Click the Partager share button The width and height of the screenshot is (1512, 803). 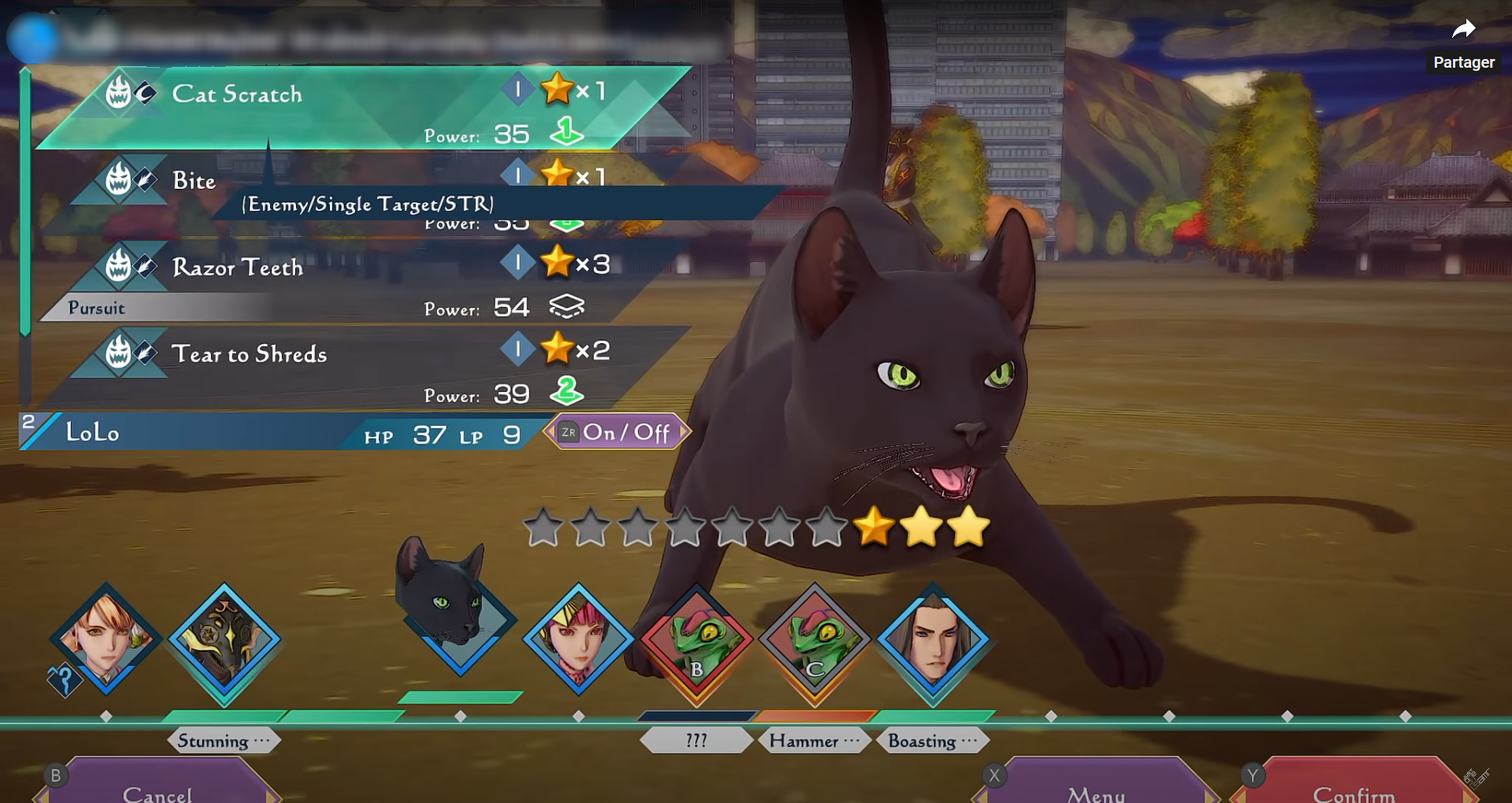point(1463,43)
